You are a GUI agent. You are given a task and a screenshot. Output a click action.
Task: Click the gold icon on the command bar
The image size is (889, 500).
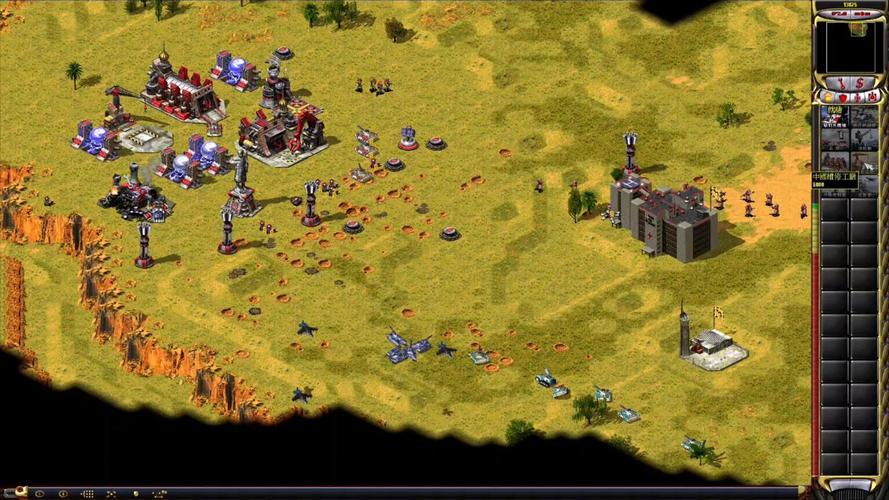[x=135, y=493]
